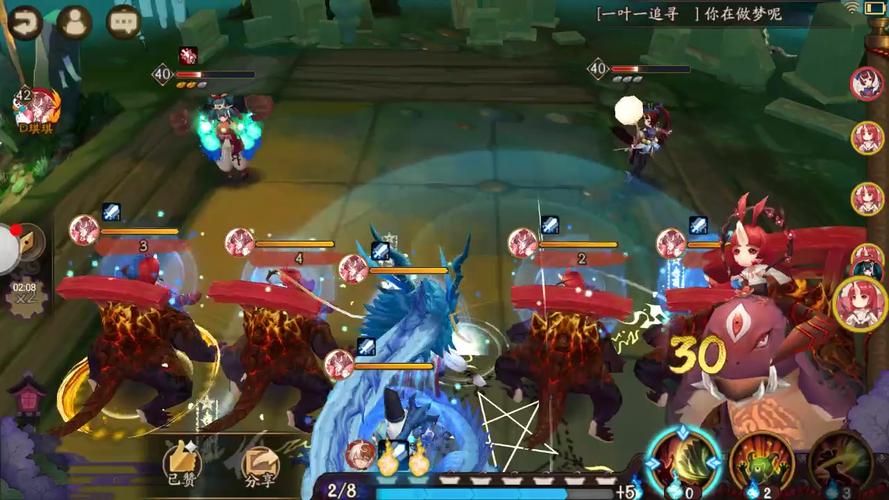Viewport: 889px width, 500px height.
Task: Open the chat speech-bubble button
Action: [x=123, y=21]
